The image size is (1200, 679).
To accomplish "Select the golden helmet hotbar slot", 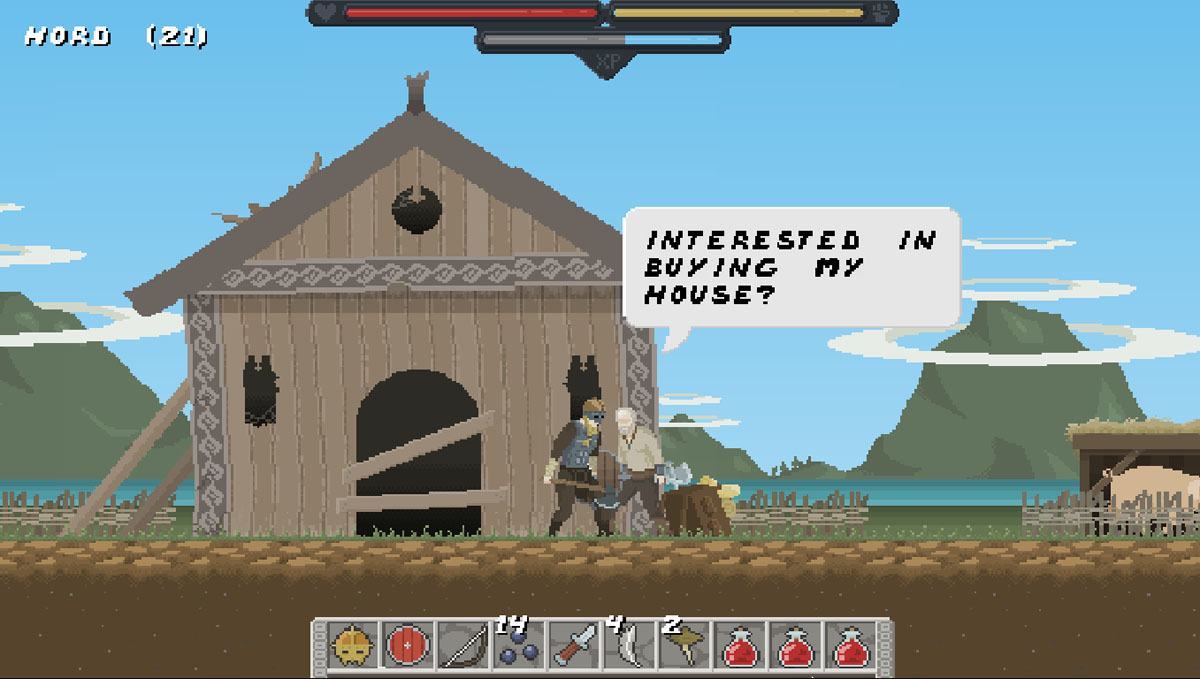I will 354,647.
